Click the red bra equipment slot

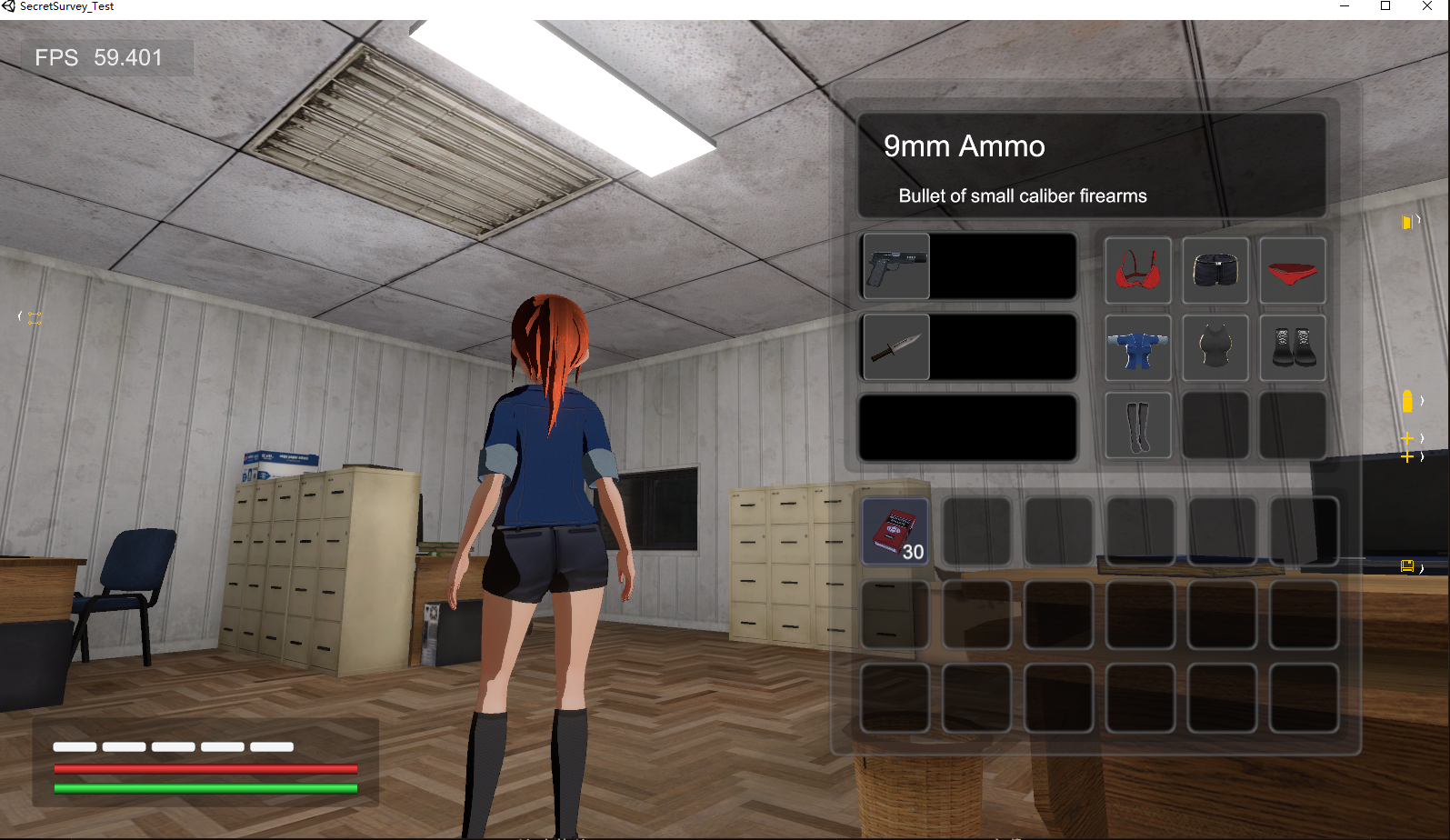1137,271
